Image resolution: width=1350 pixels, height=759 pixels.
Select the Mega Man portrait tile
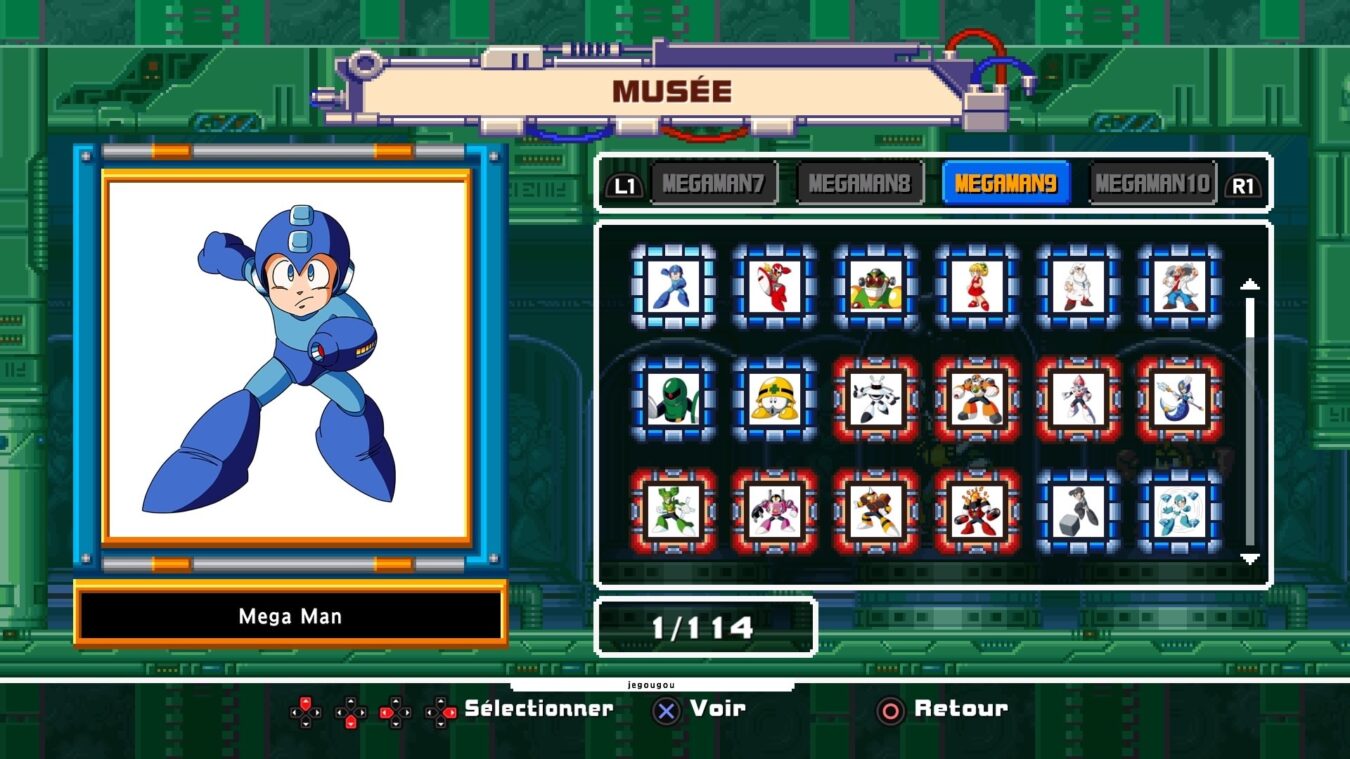[673, 286]
